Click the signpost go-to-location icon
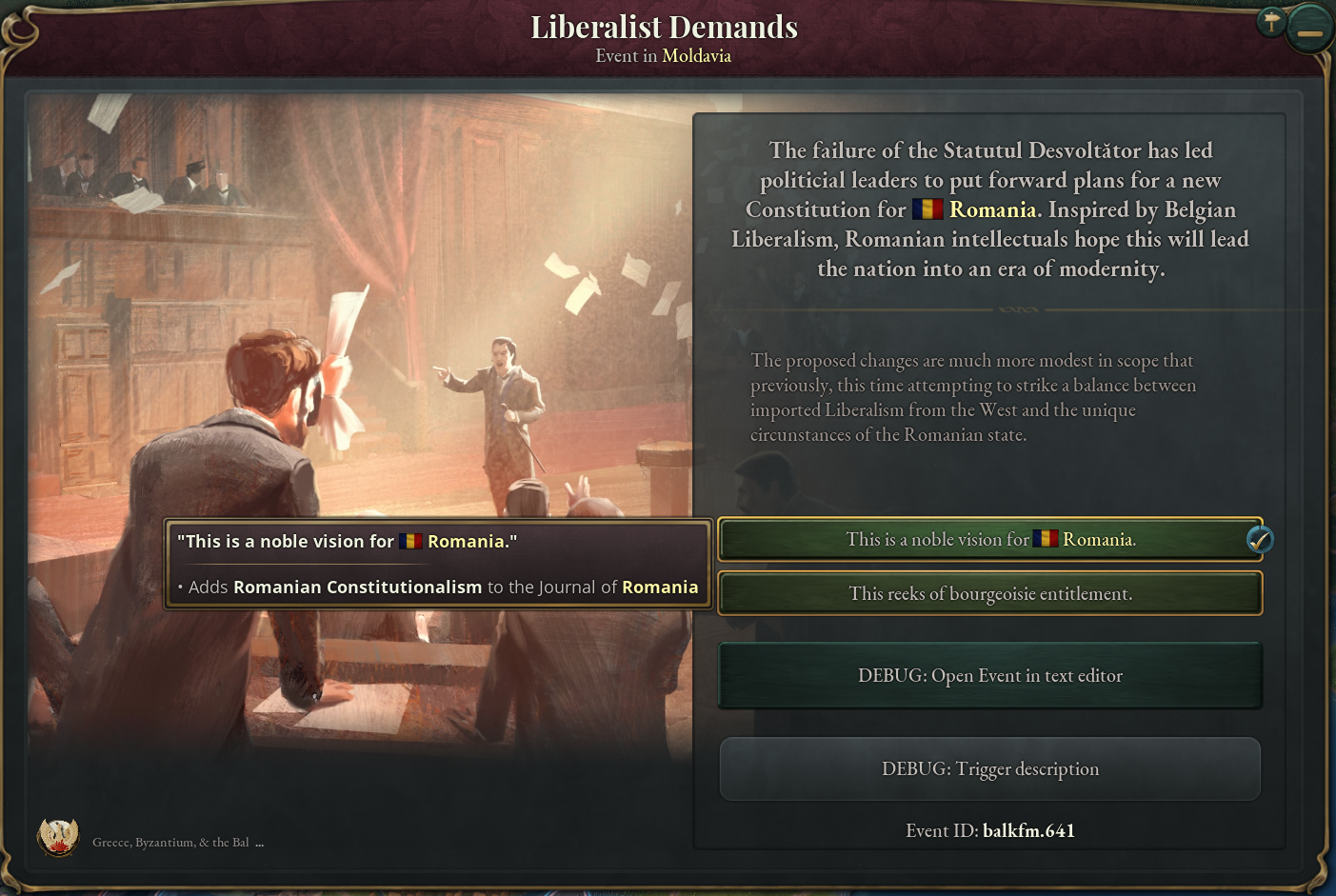Viewport: 1336px width, 896px height. pyautogui.click(x=1271, y=21)
